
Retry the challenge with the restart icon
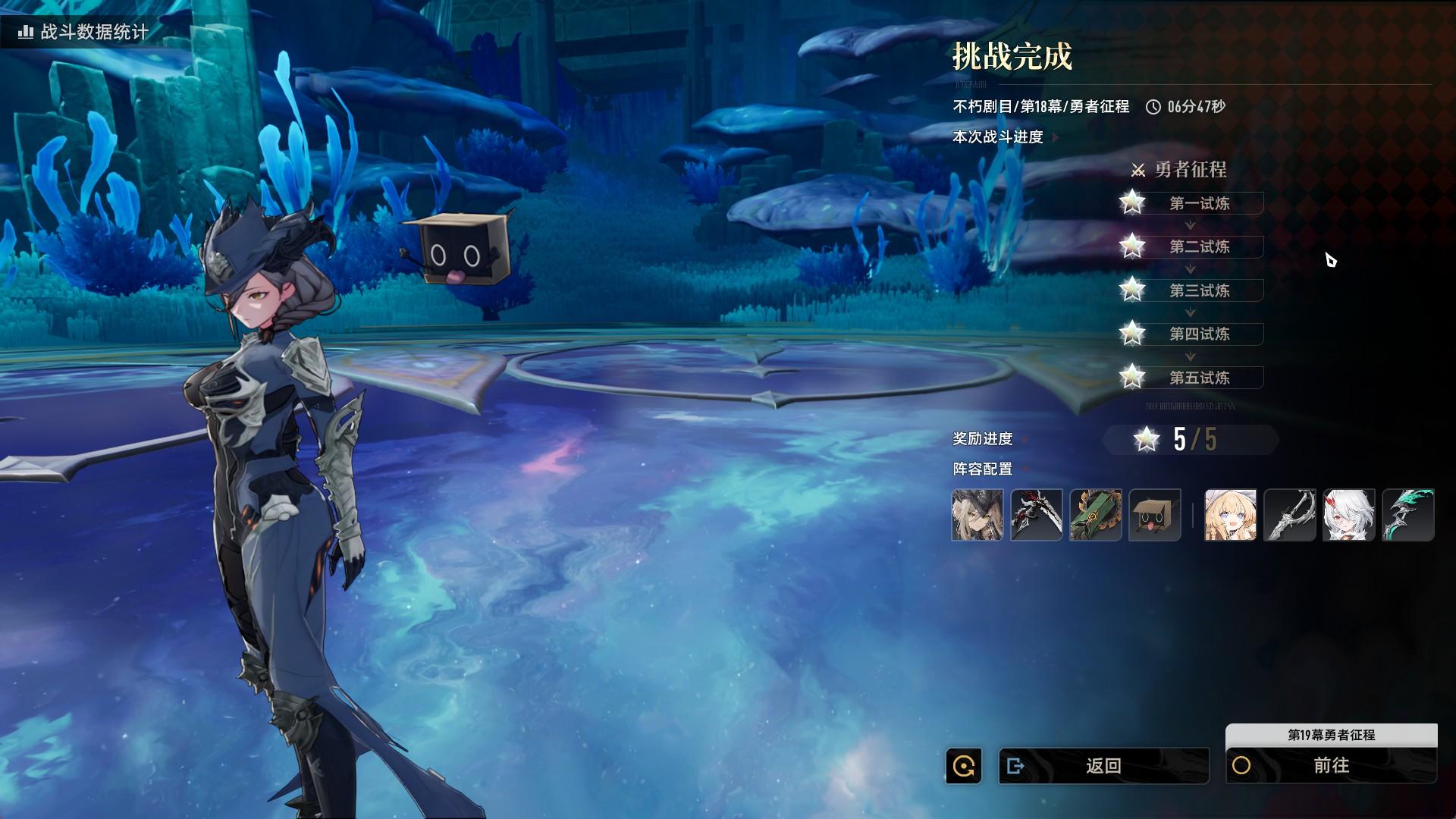(x=964, y=766)
